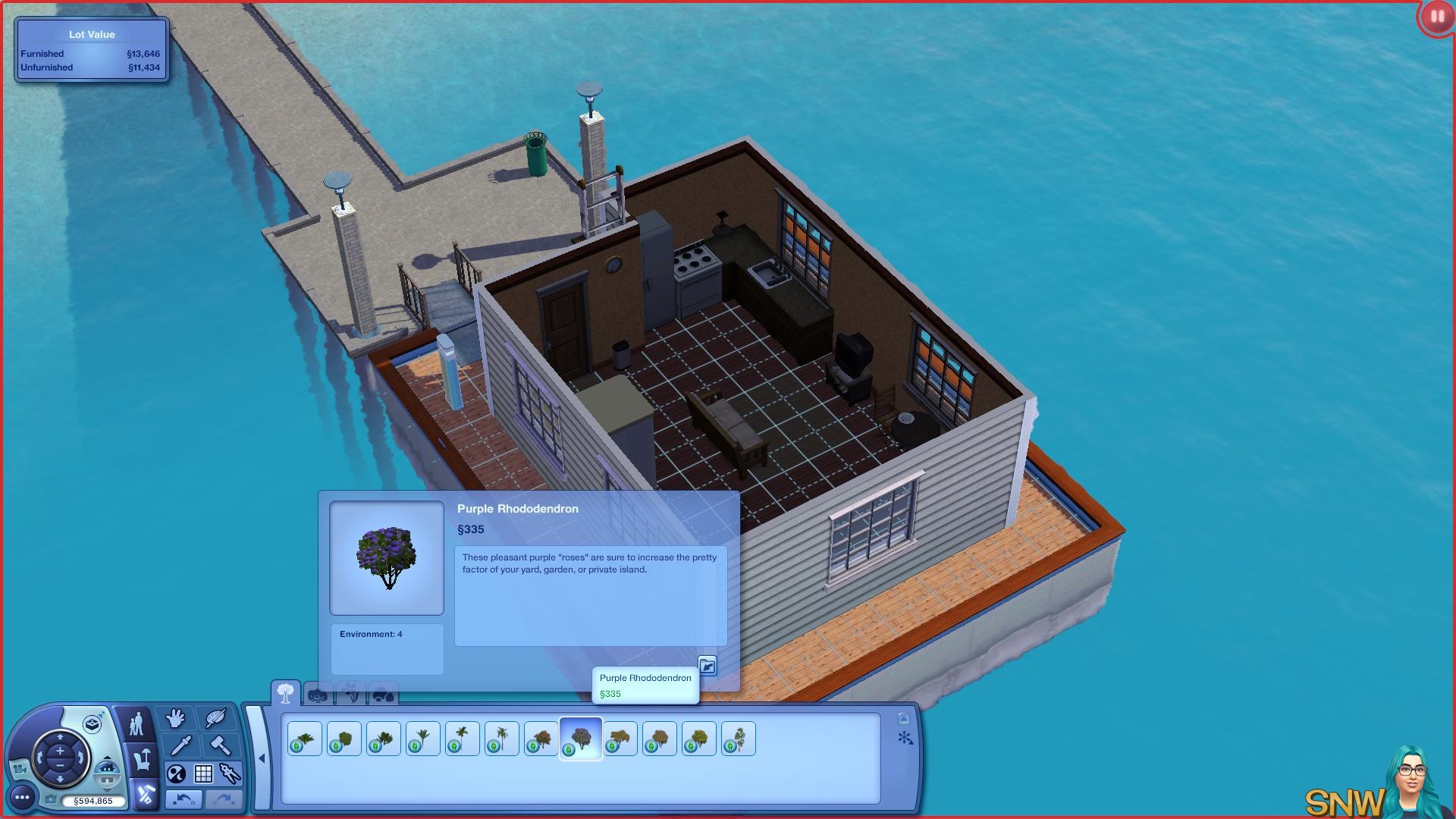Open the three-dot options menu

click(22, 797)
